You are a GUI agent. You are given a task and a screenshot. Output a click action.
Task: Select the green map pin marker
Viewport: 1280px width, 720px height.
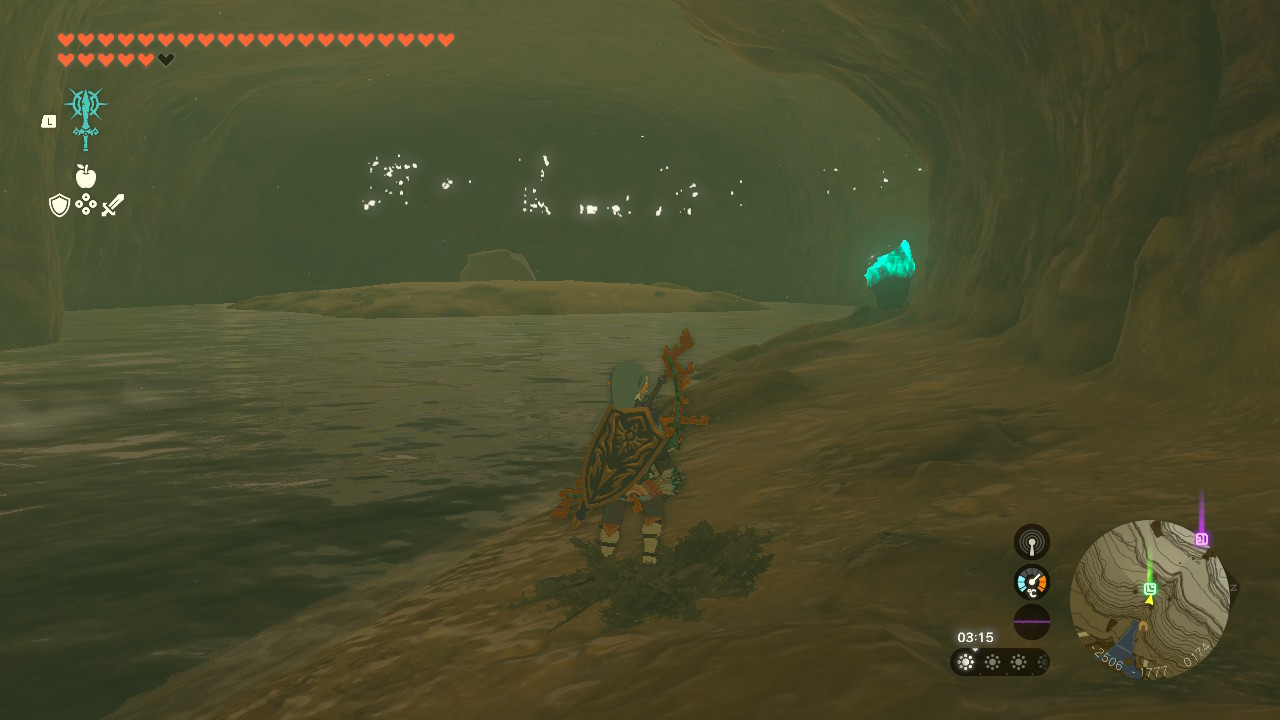pyautogui.click(x=1150, y=589)
